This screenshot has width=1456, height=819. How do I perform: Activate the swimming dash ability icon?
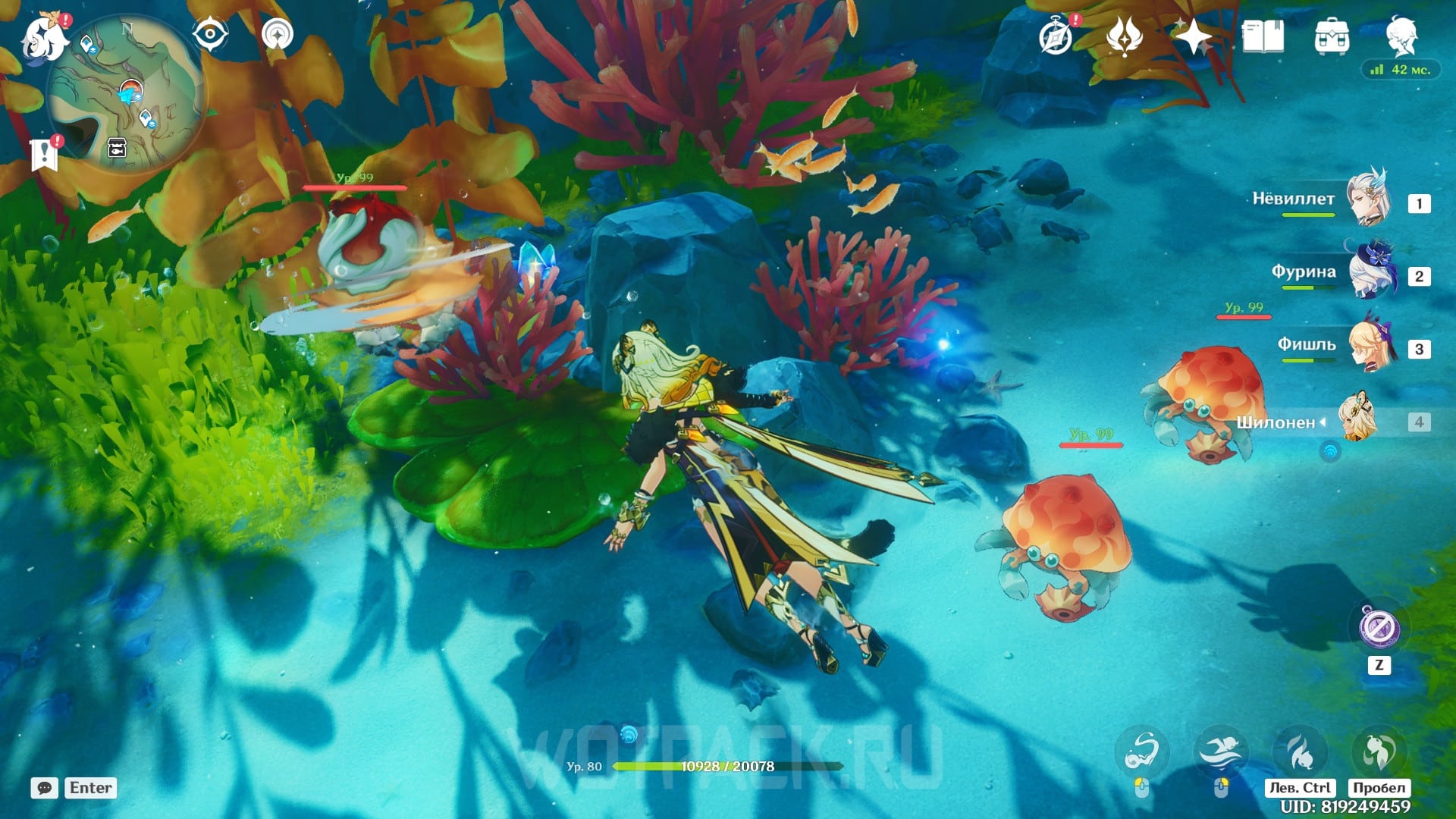1220,752
